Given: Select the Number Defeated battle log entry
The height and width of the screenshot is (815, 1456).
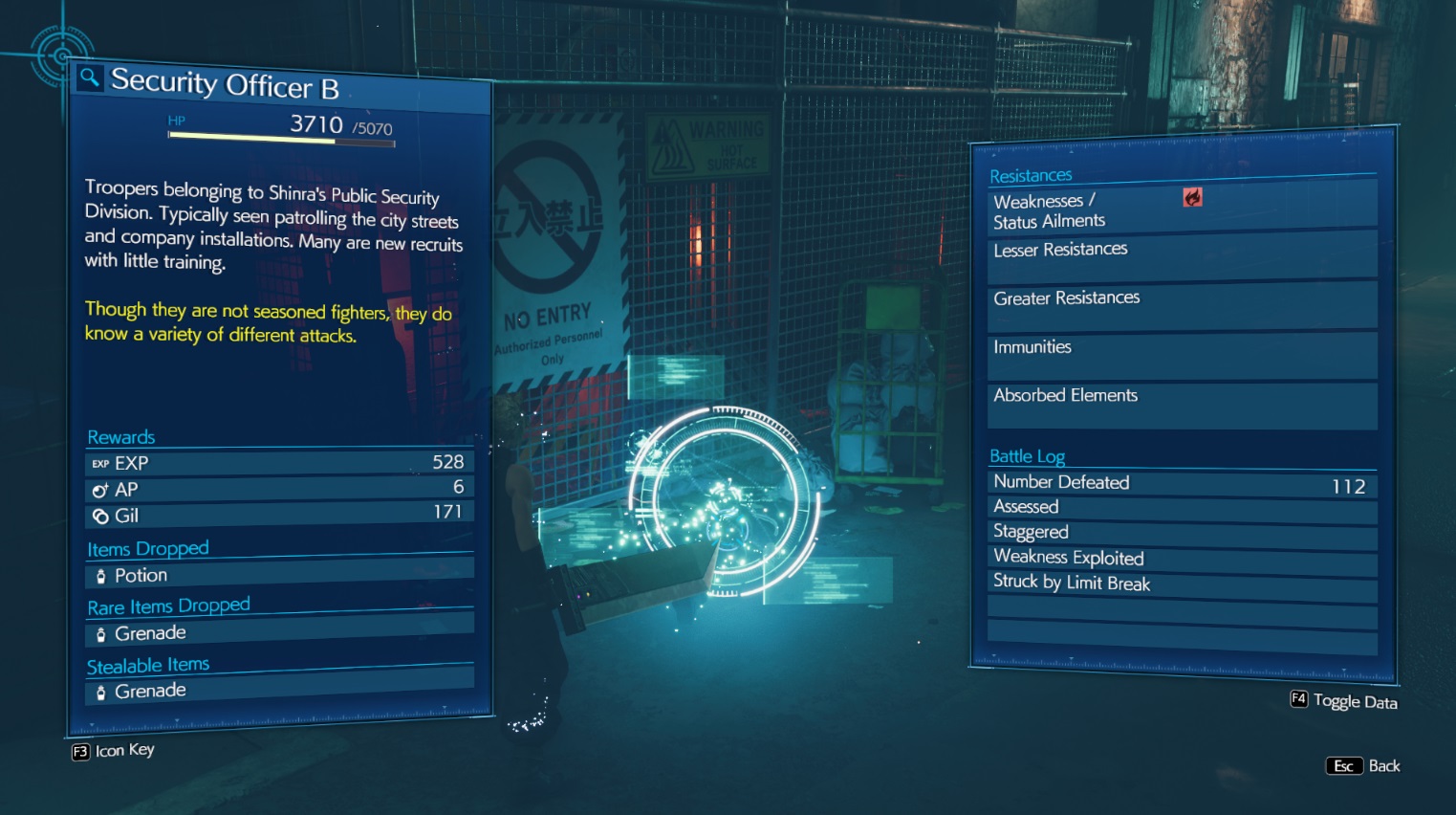Looking at the screenshot, I should [1181, 484].
